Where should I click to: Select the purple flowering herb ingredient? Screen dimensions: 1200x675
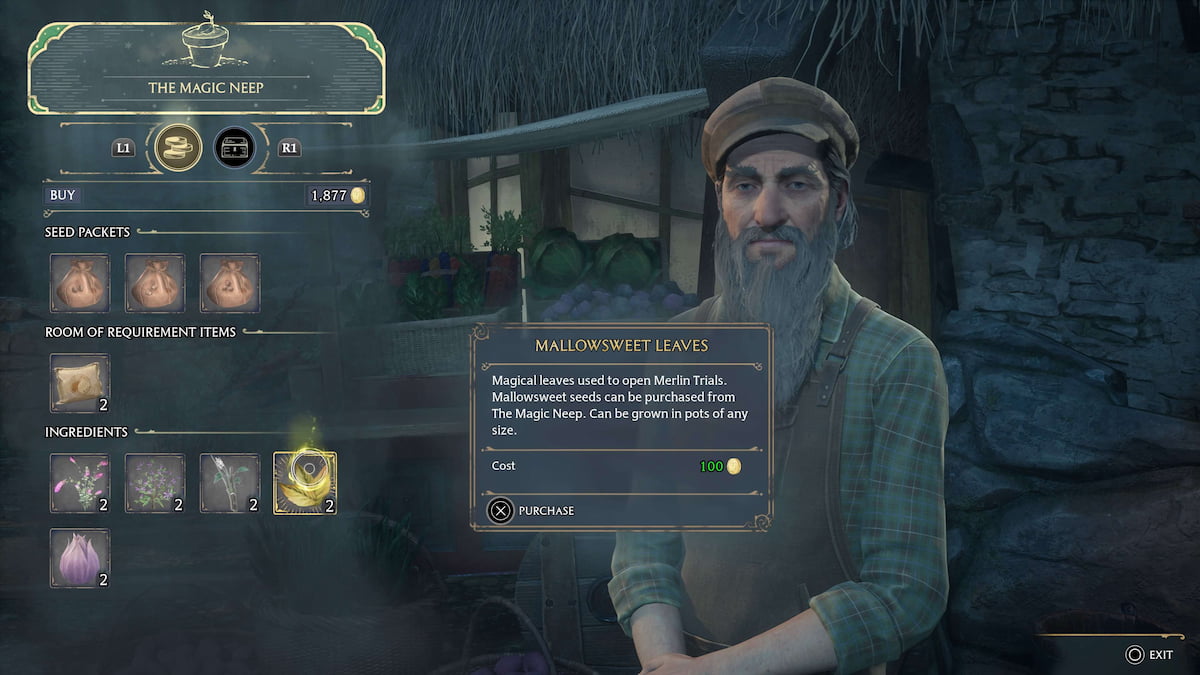[155, 483]
